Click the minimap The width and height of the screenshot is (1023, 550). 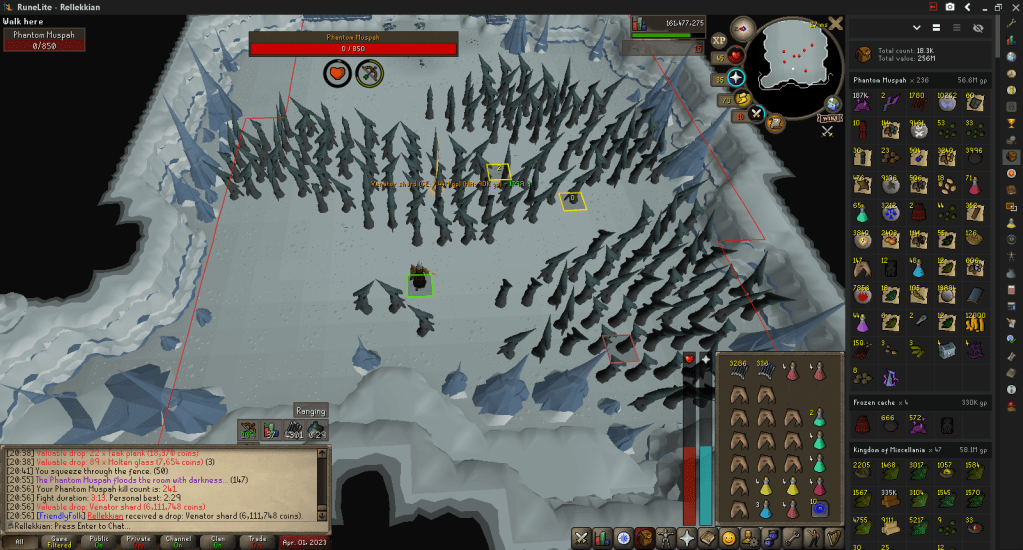795,58
